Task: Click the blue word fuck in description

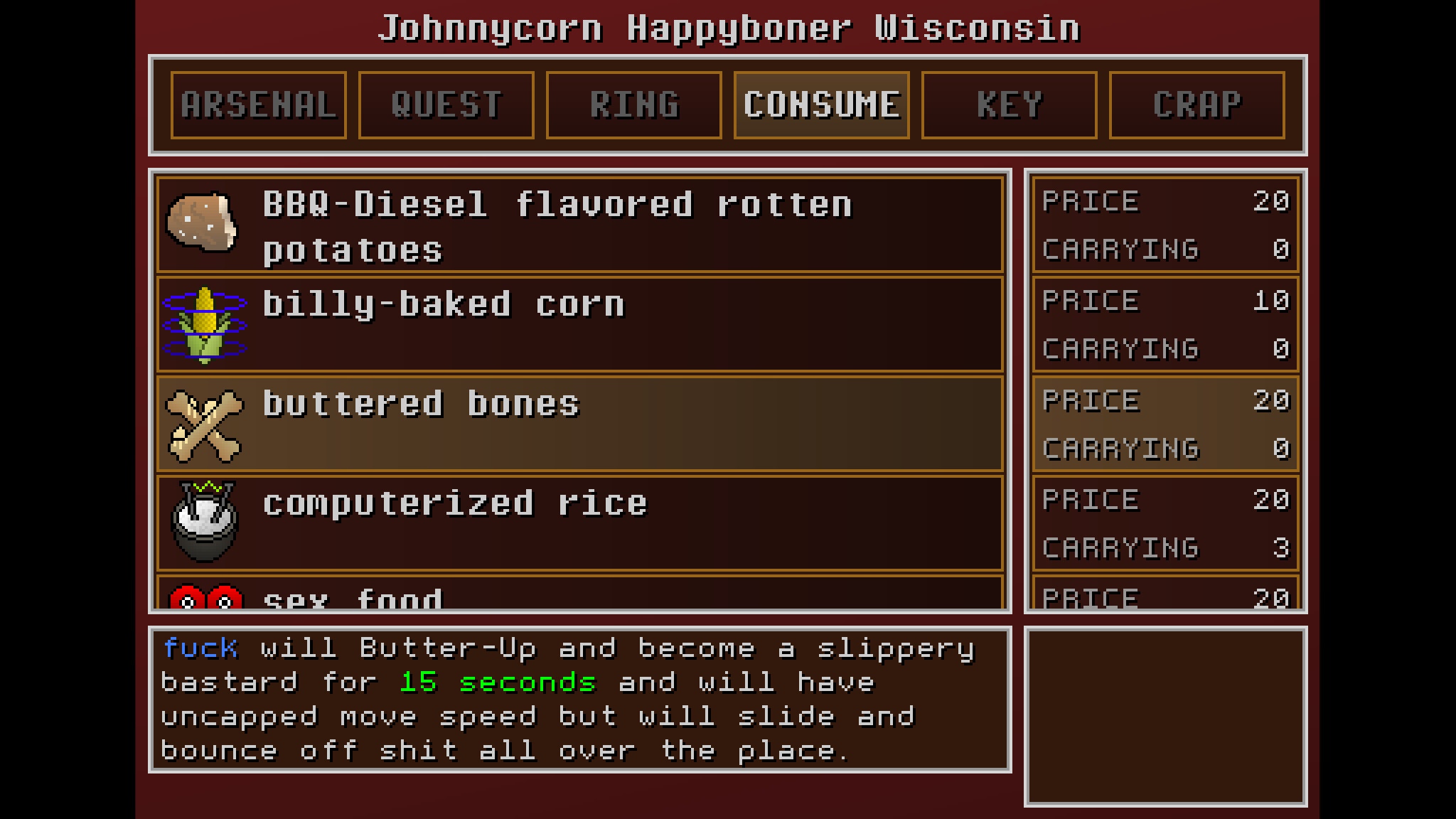Action: [200, 647]
